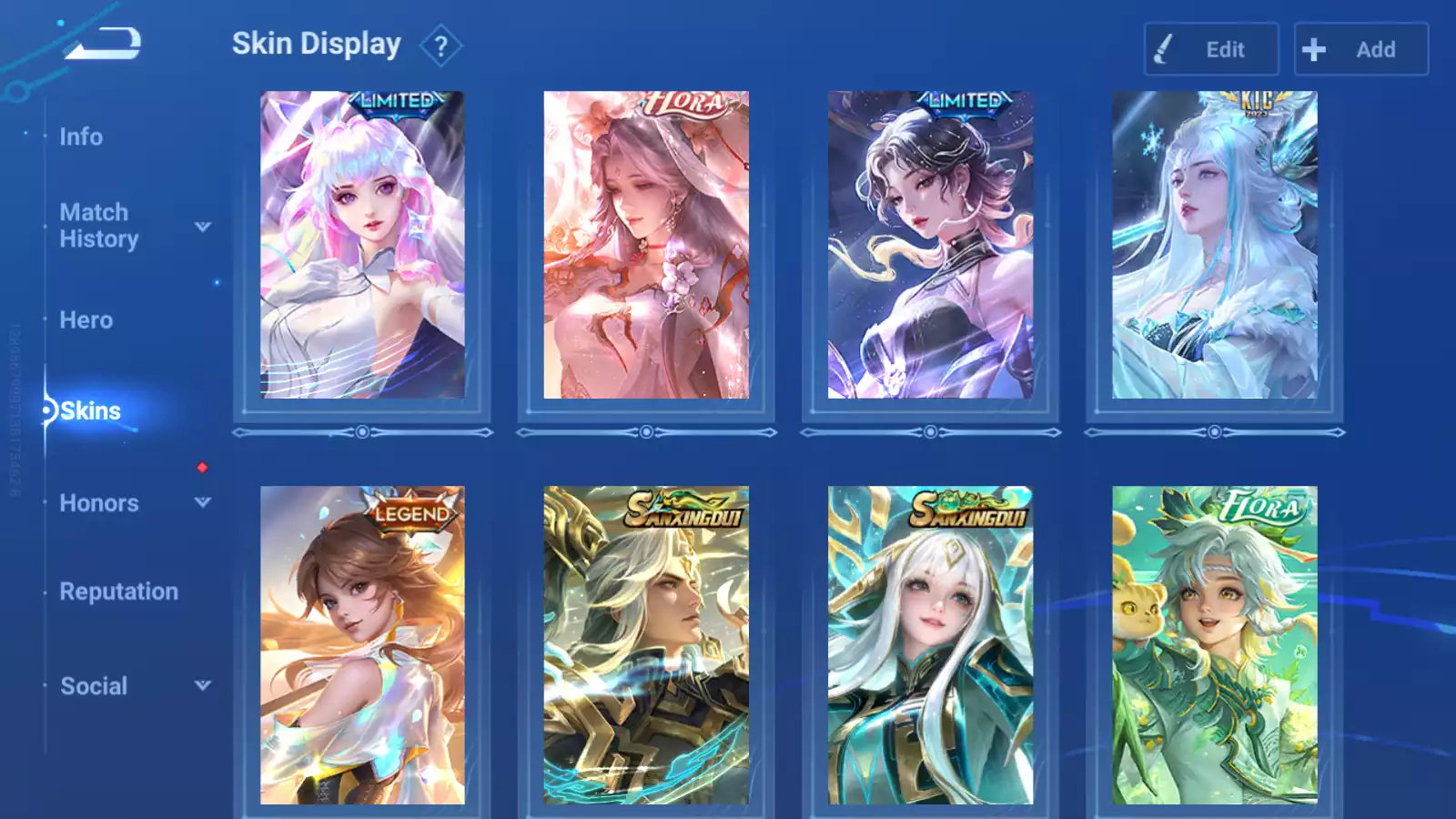Add a new skin to display
The height and width of the screenshot is (819, 1456).
point(1360,49)
